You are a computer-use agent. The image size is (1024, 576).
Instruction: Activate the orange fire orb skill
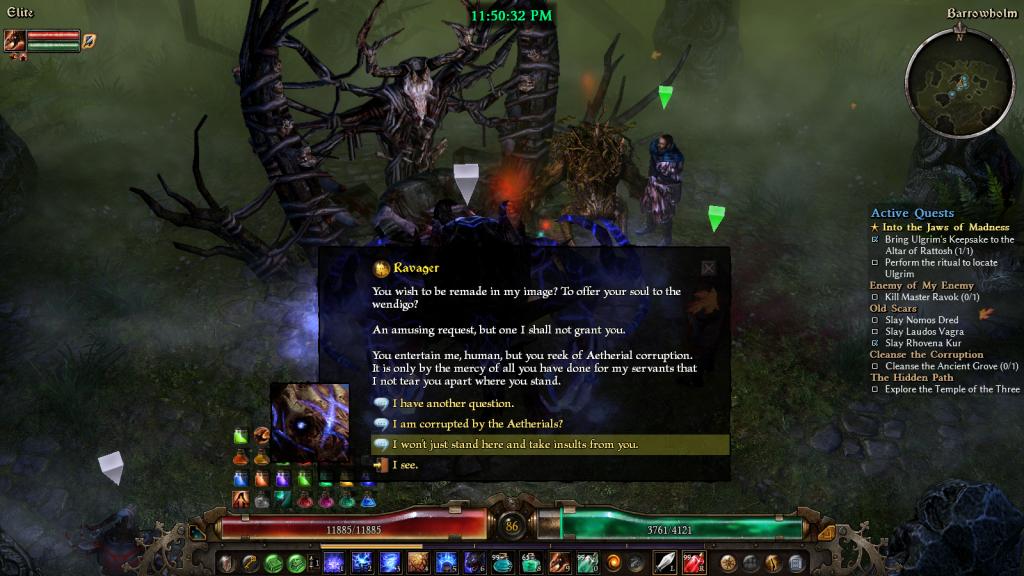click(x=614, y=562)
